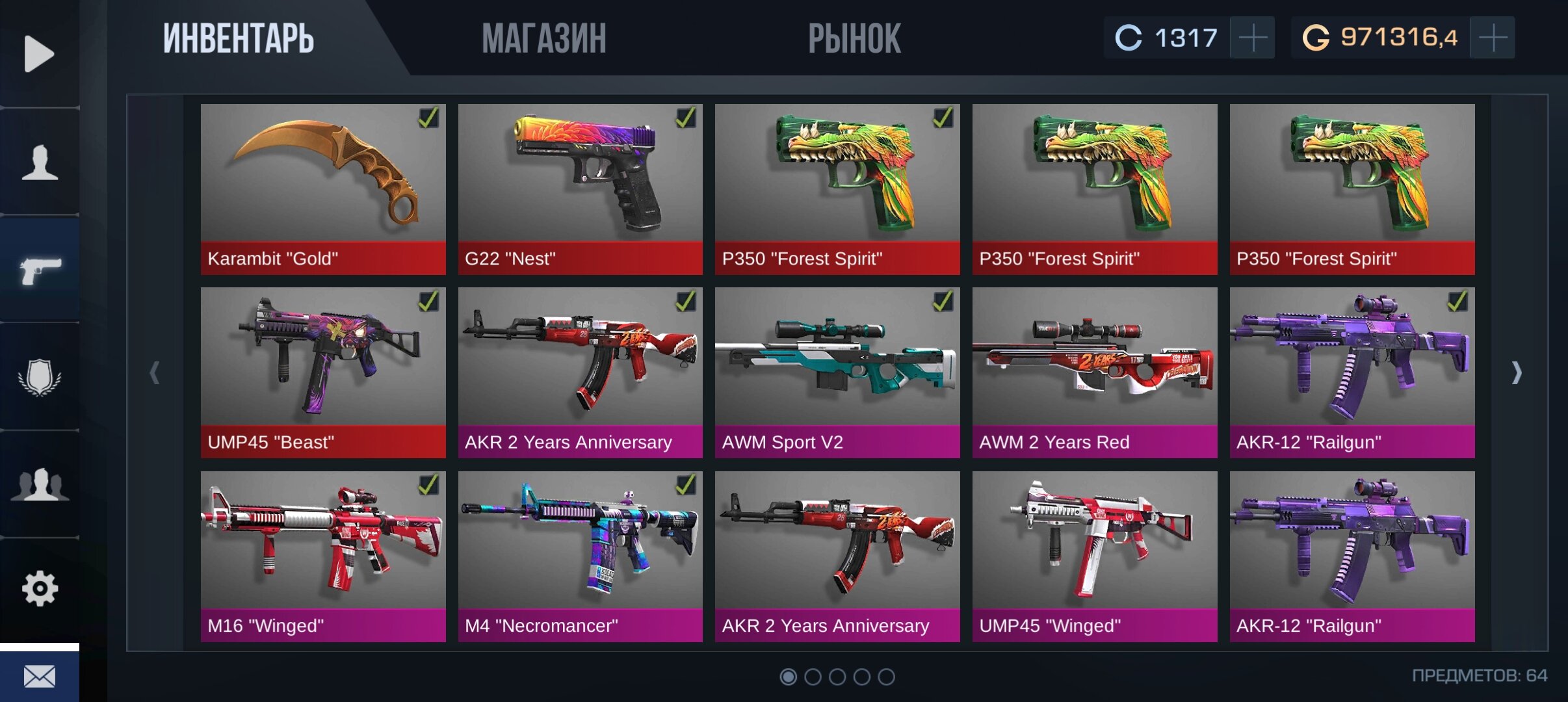Open the shield emblem sidebar icon
The height and width of the screenshot is (702, 1568).
40,377
